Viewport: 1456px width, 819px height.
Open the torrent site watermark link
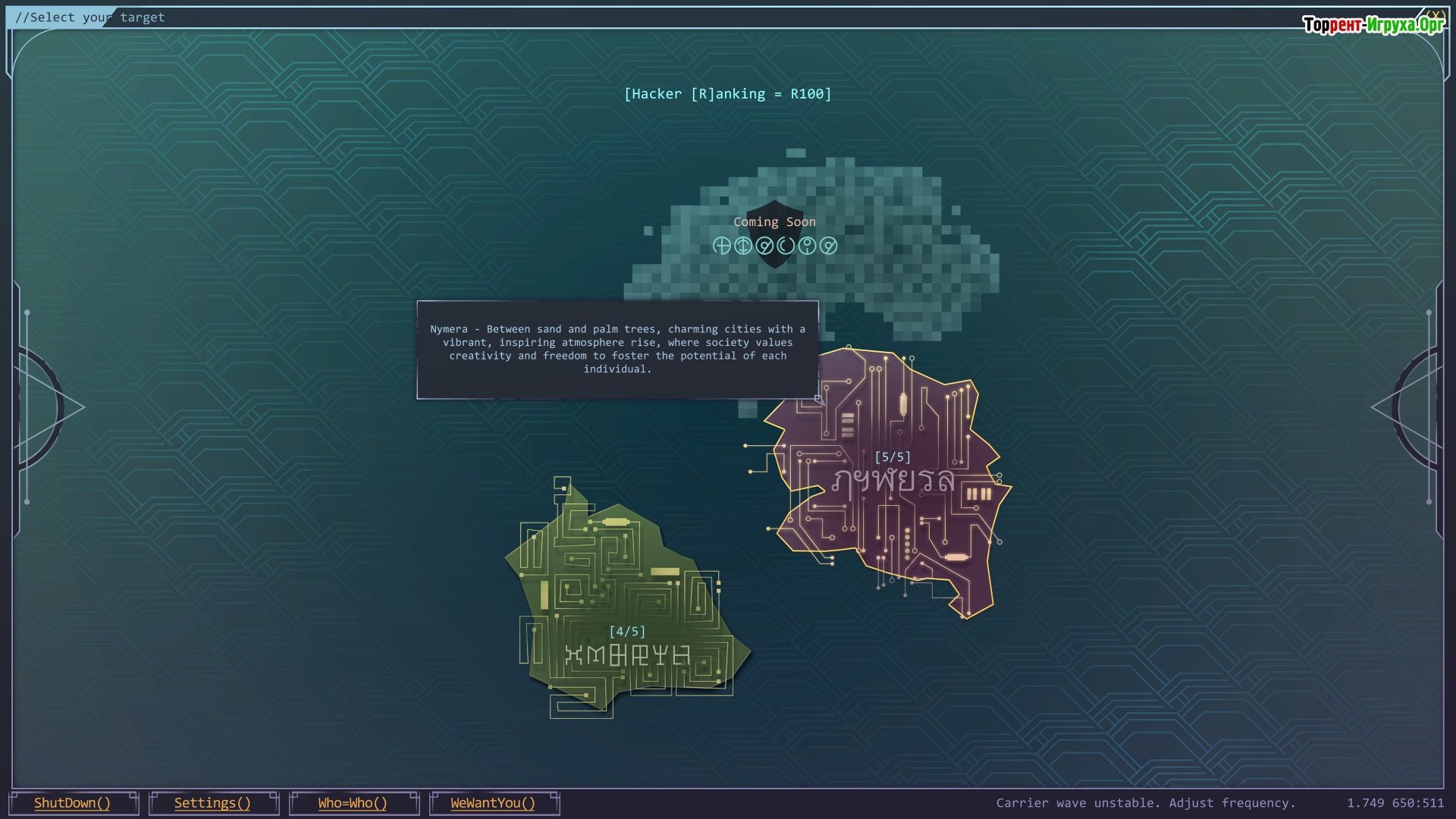tap(1373, 25)
